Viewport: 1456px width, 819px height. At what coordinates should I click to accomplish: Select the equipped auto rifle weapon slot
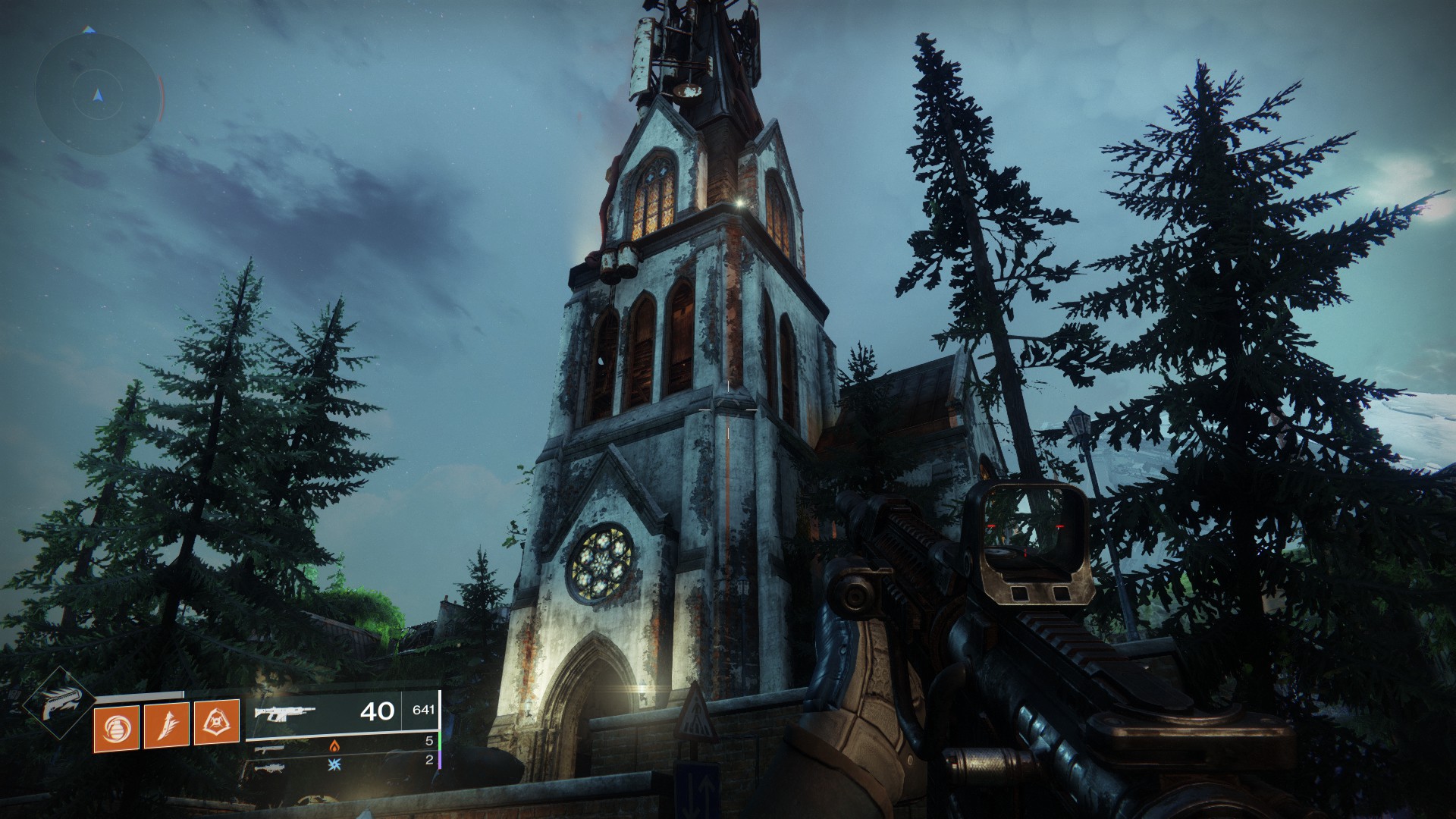pos(342,713)
